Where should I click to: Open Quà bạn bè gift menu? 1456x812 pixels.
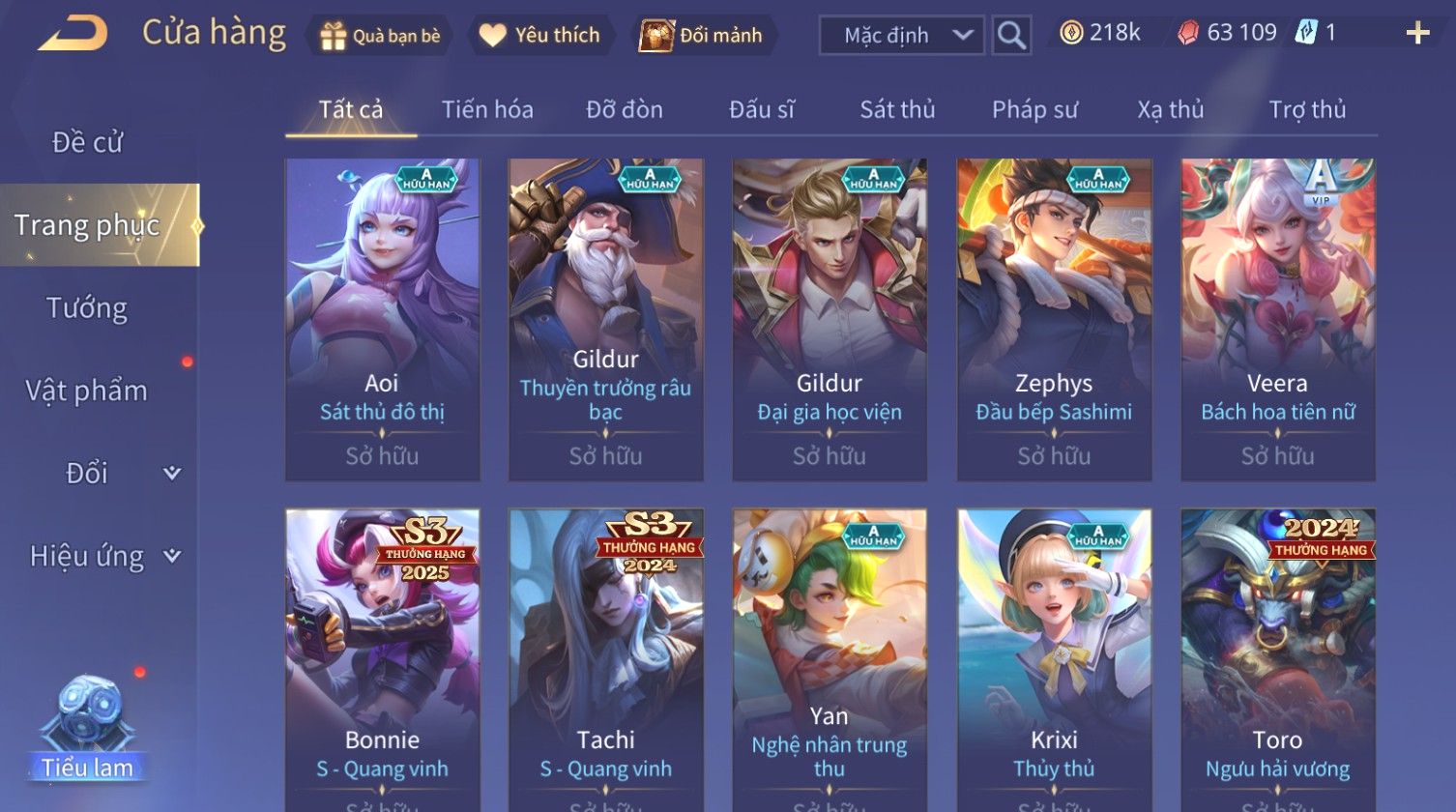click(380, 36)
